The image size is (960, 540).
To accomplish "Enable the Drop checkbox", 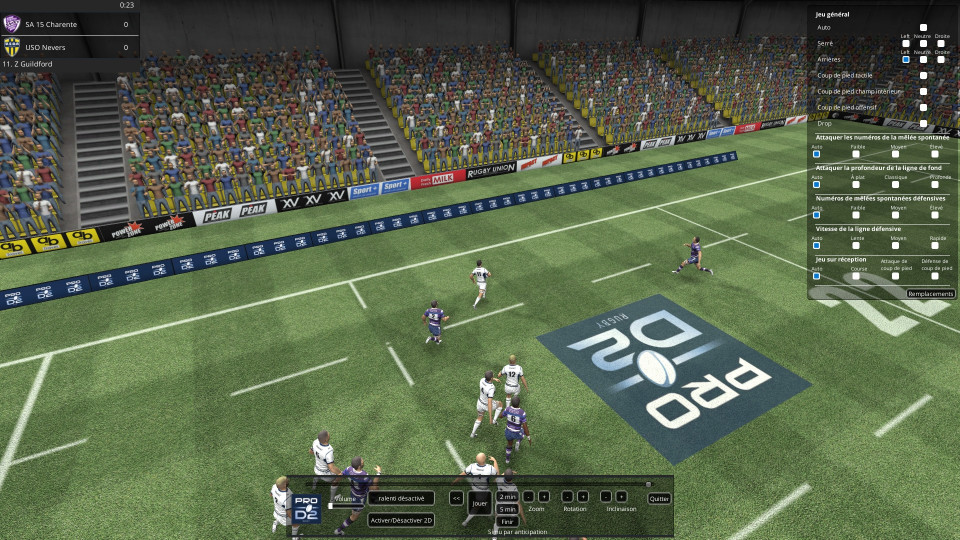I will tap(923, 123).
